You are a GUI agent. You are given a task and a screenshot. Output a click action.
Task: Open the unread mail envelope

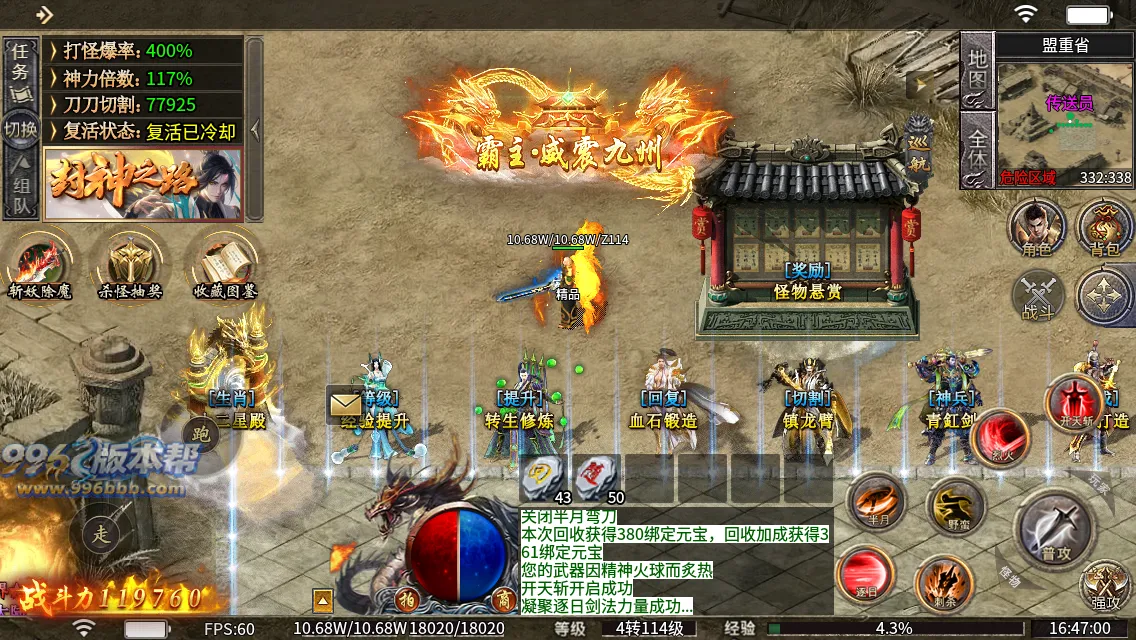pyautogui.click(x=345, y=404)
